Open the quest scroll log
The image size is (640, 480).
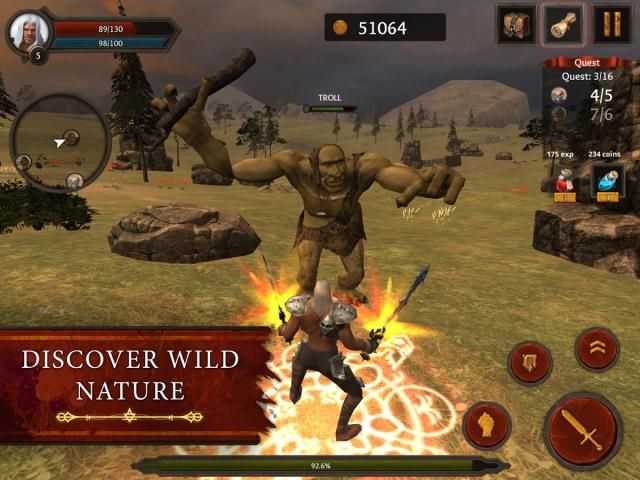pyautogui.click(x=563, y=24)
